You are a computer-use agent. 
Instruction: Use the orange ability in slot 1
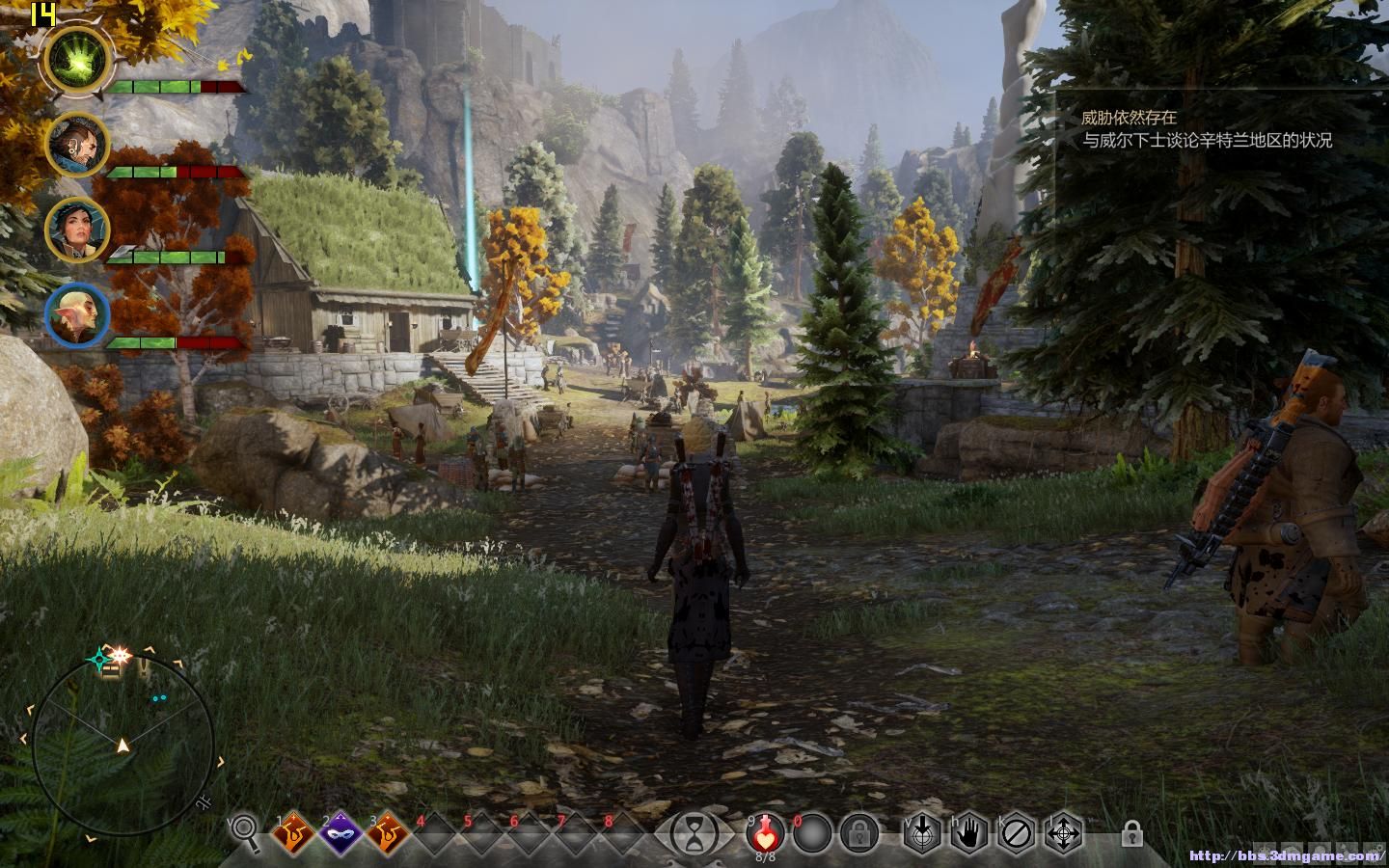click(292, 831)
